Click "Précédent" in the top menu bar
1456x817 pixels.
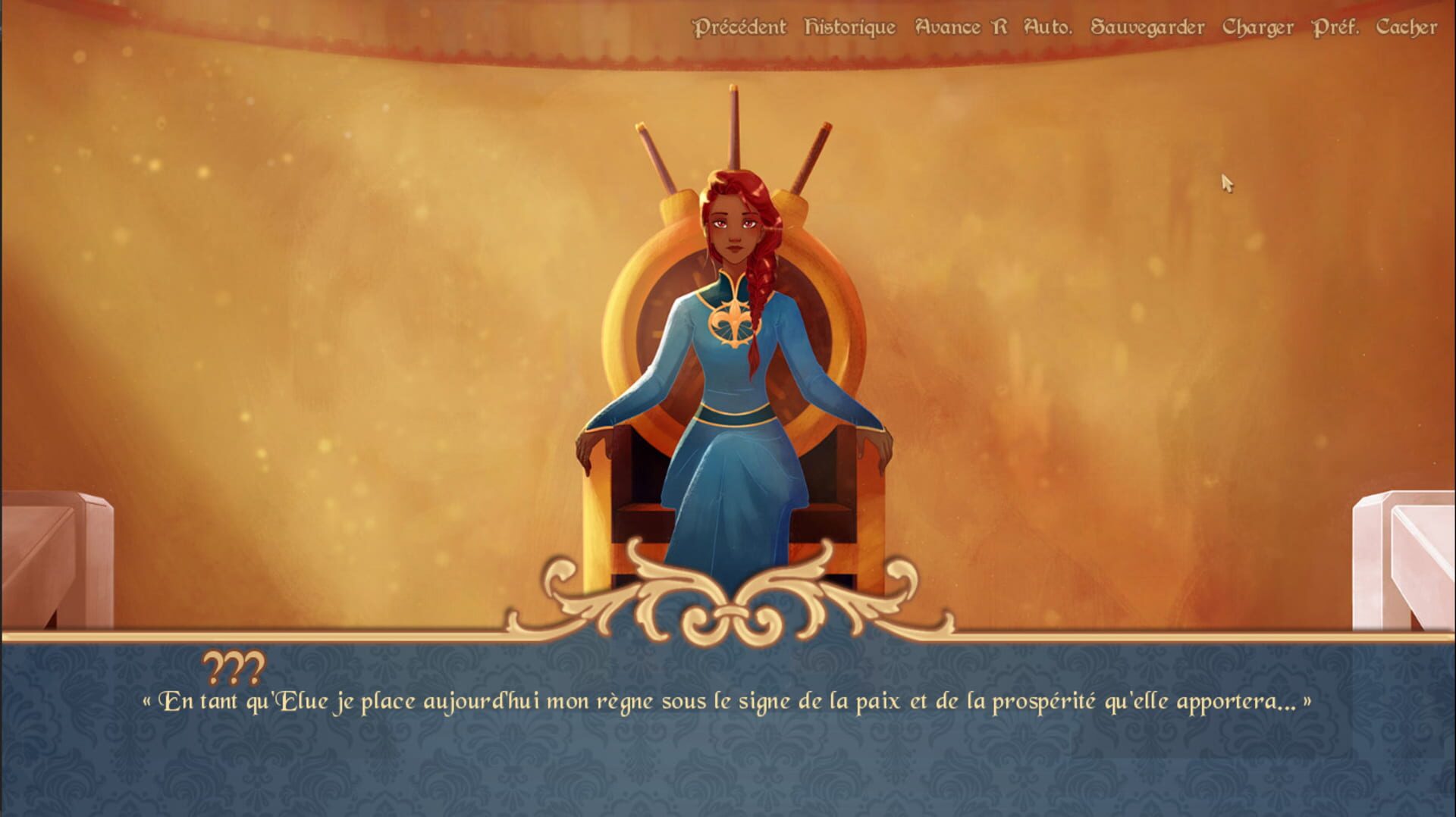click(739, 27)
